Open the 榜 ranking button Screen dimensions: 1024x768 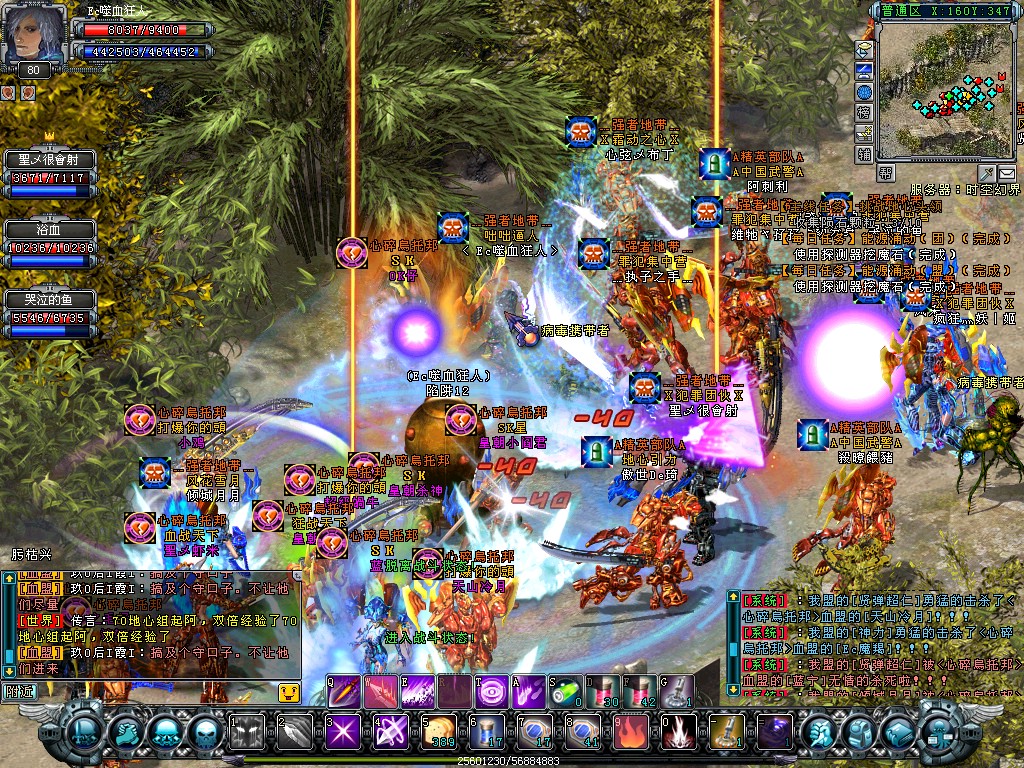pos(864,113)
